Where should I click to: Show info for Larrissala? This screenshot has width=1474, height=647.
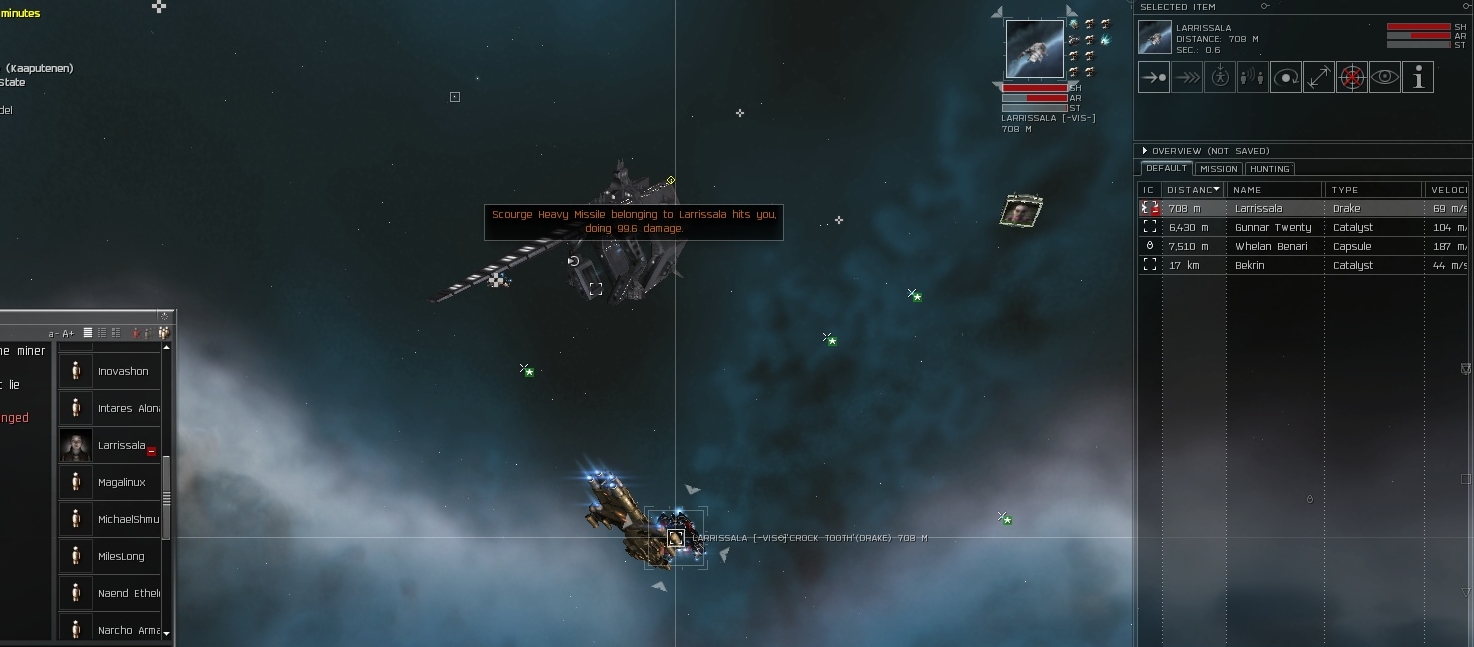[x=1418, y=77]
